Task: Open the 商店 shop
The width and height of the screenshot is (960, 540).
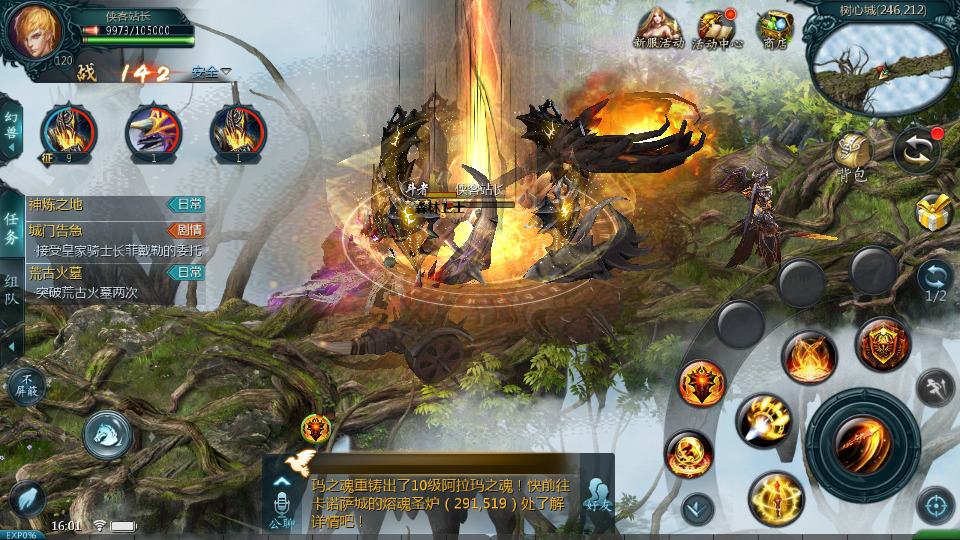Action: pos(774,28)
